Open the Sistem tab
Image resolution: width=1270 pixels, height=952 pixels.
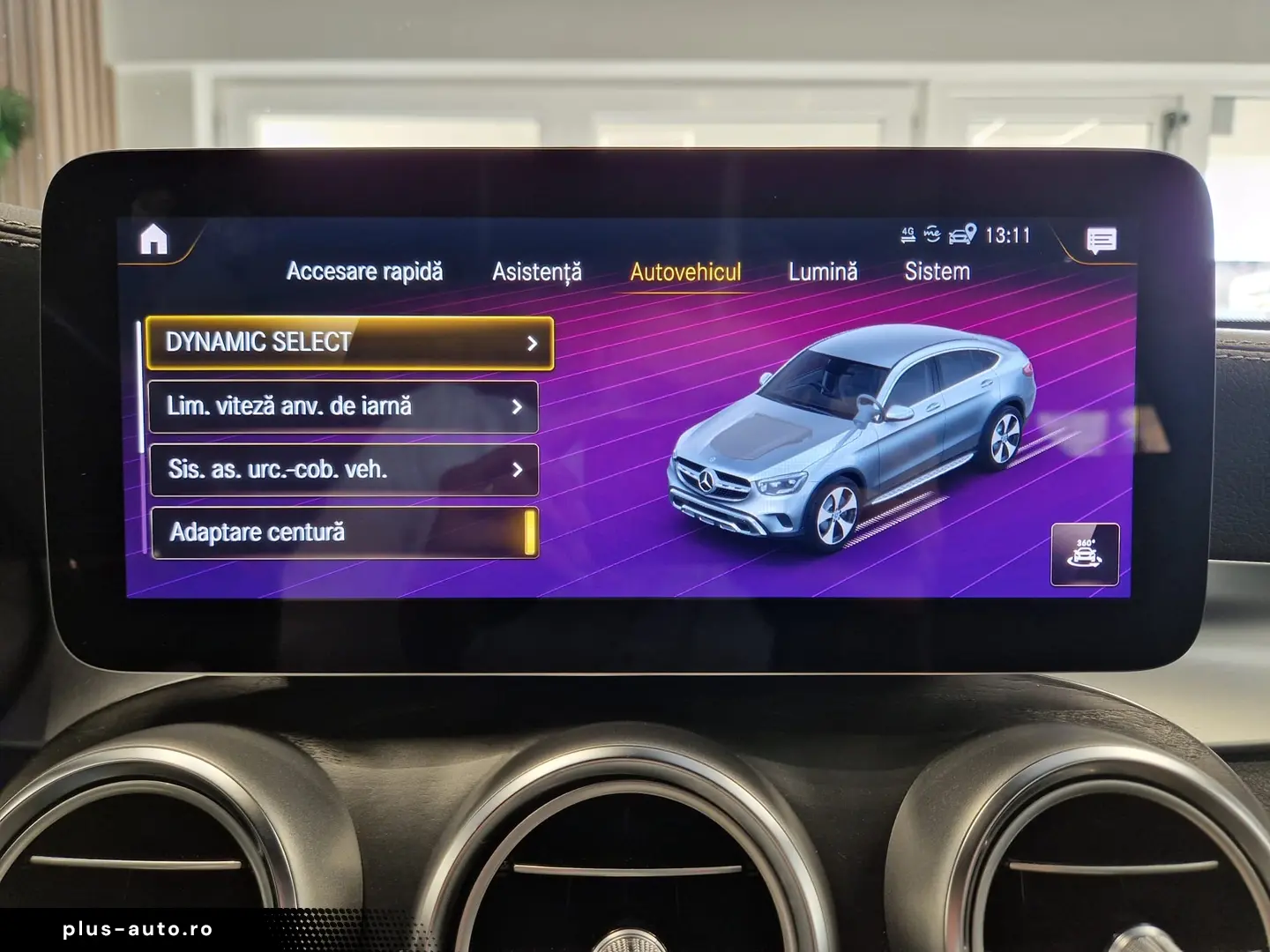click(x=937, y=271)
